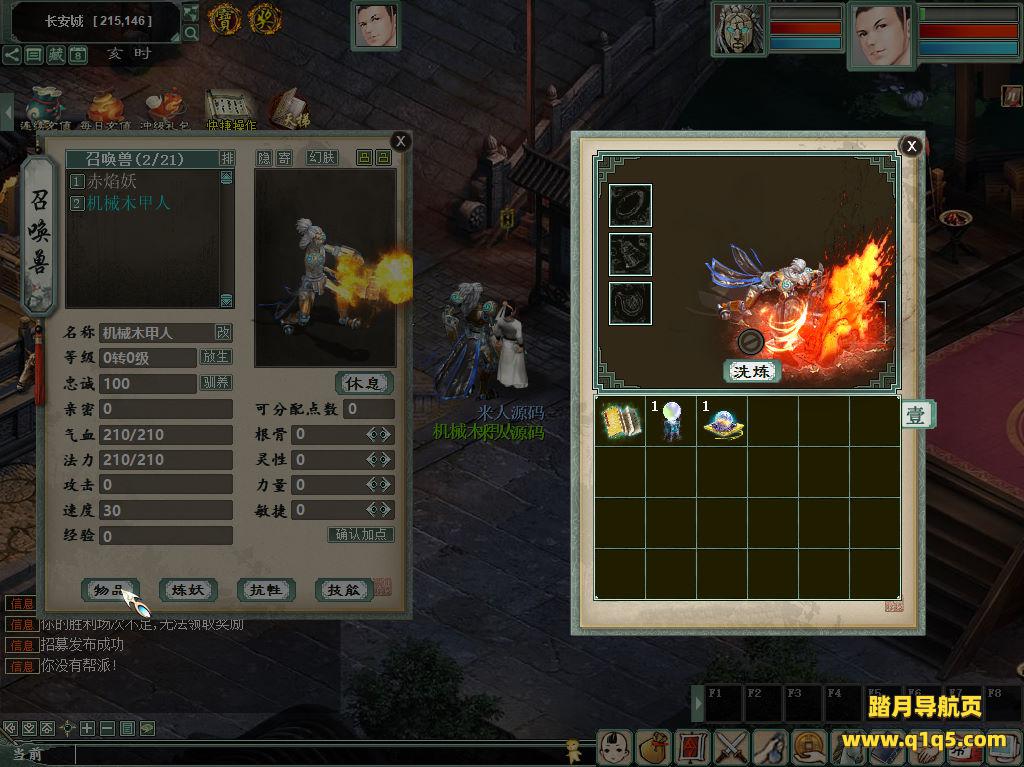Select the yellow scroll book item
The image size is (1024, 767).
[x=620, y=422]
